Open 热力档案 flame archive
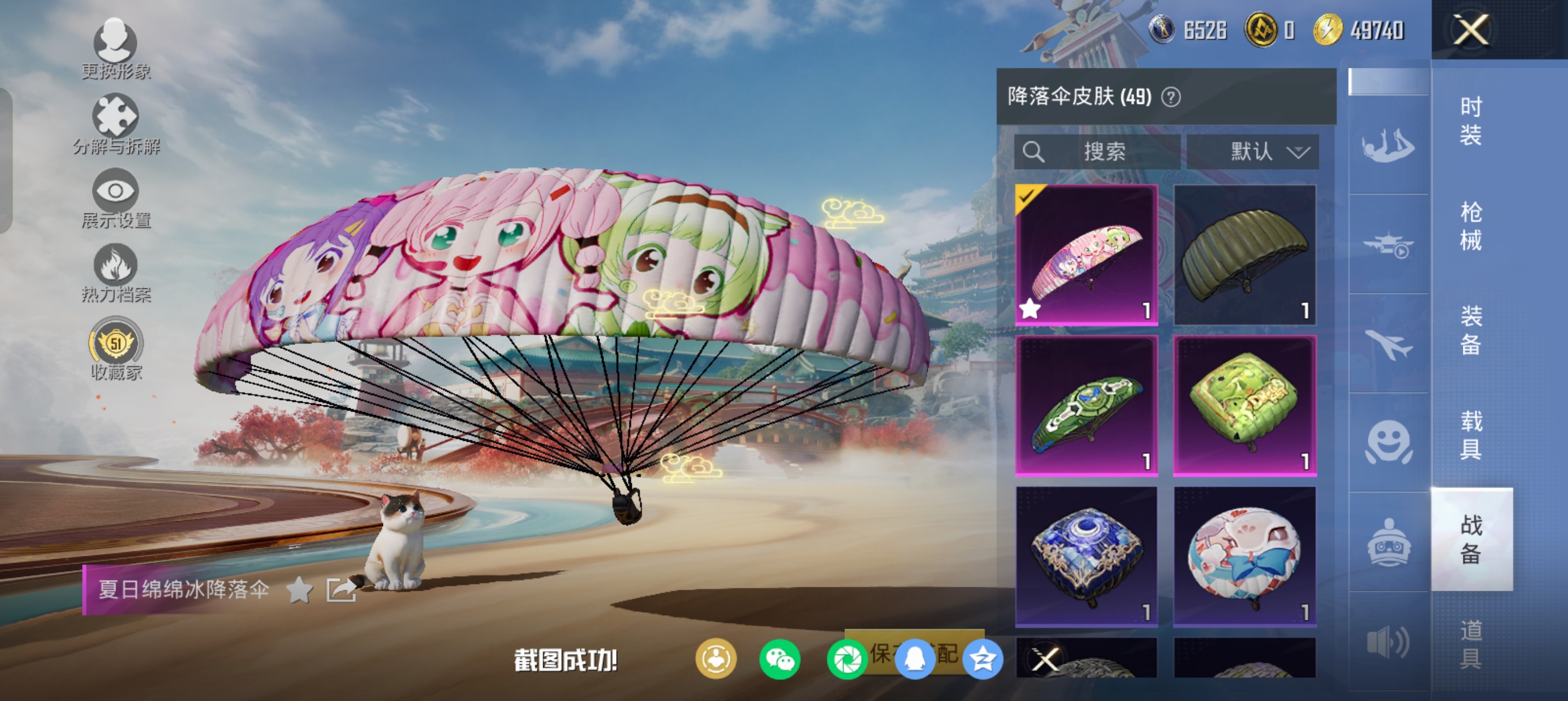This screenshot has width=1568, height=701. tap(115, 273)
